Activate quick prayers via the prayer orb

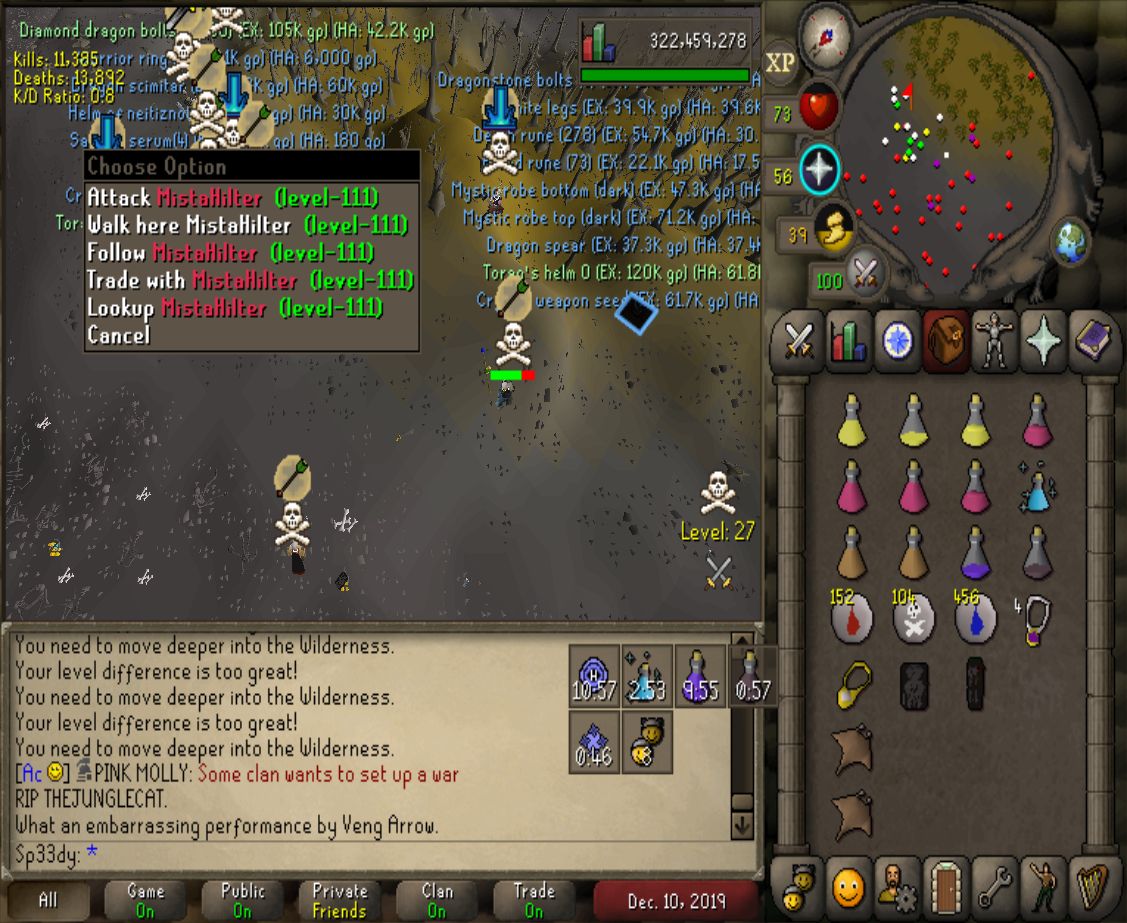click(x=818, y=169)
